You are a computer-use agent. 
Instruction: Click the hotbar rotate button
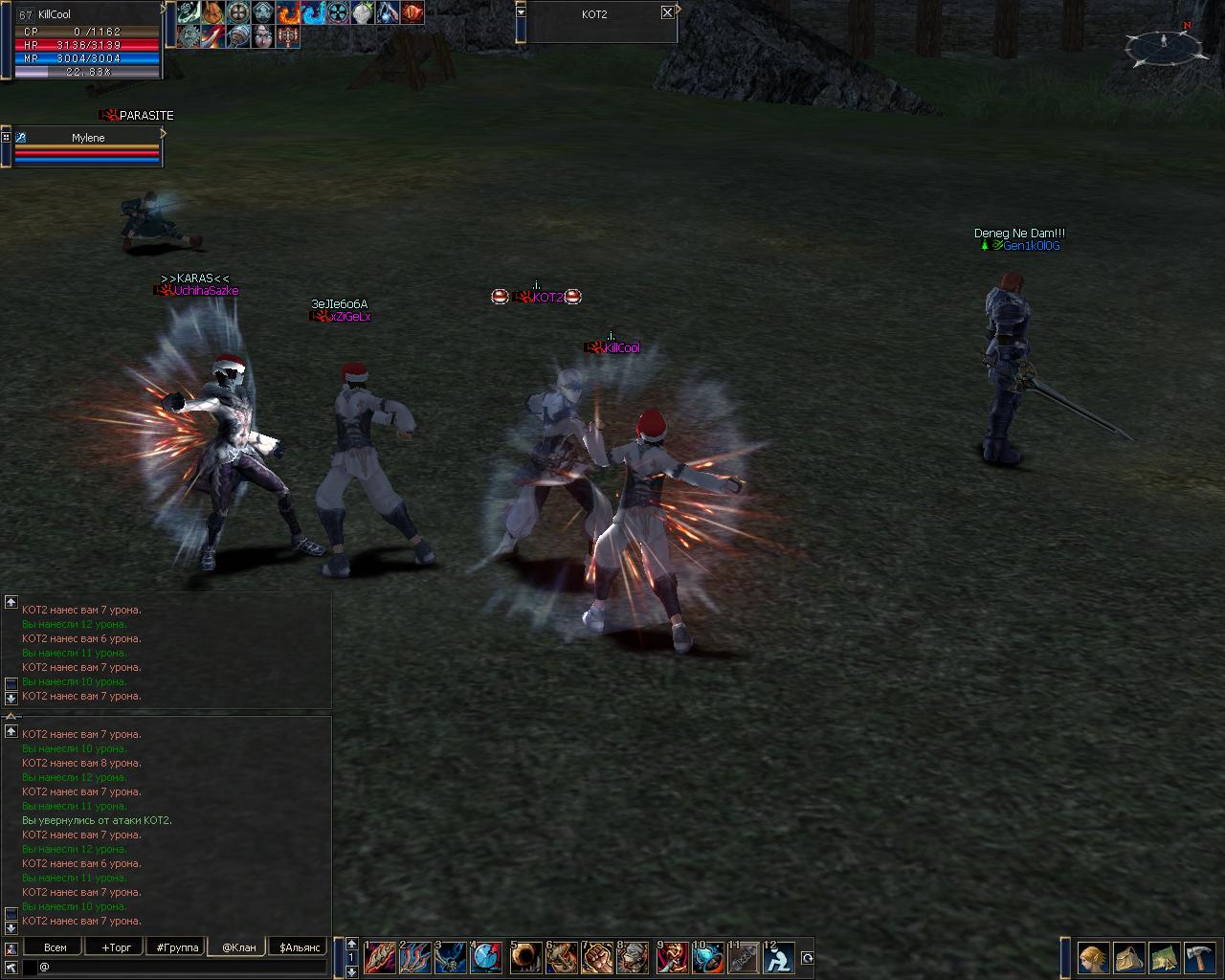click(807, 958)
